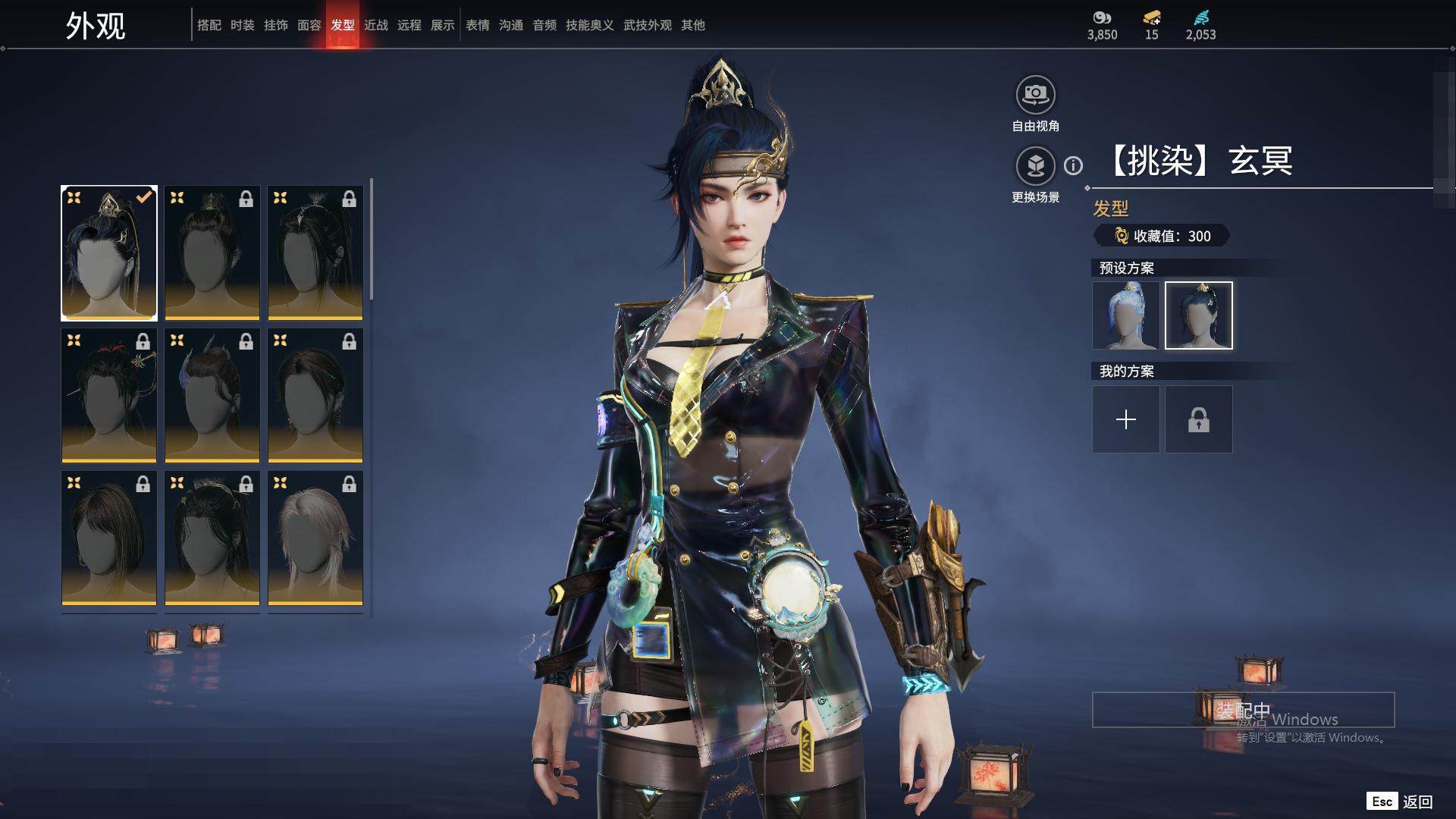Show the 技能奥义 tab
This screenshot has height=819, width=1456.
tap(589, 25)
